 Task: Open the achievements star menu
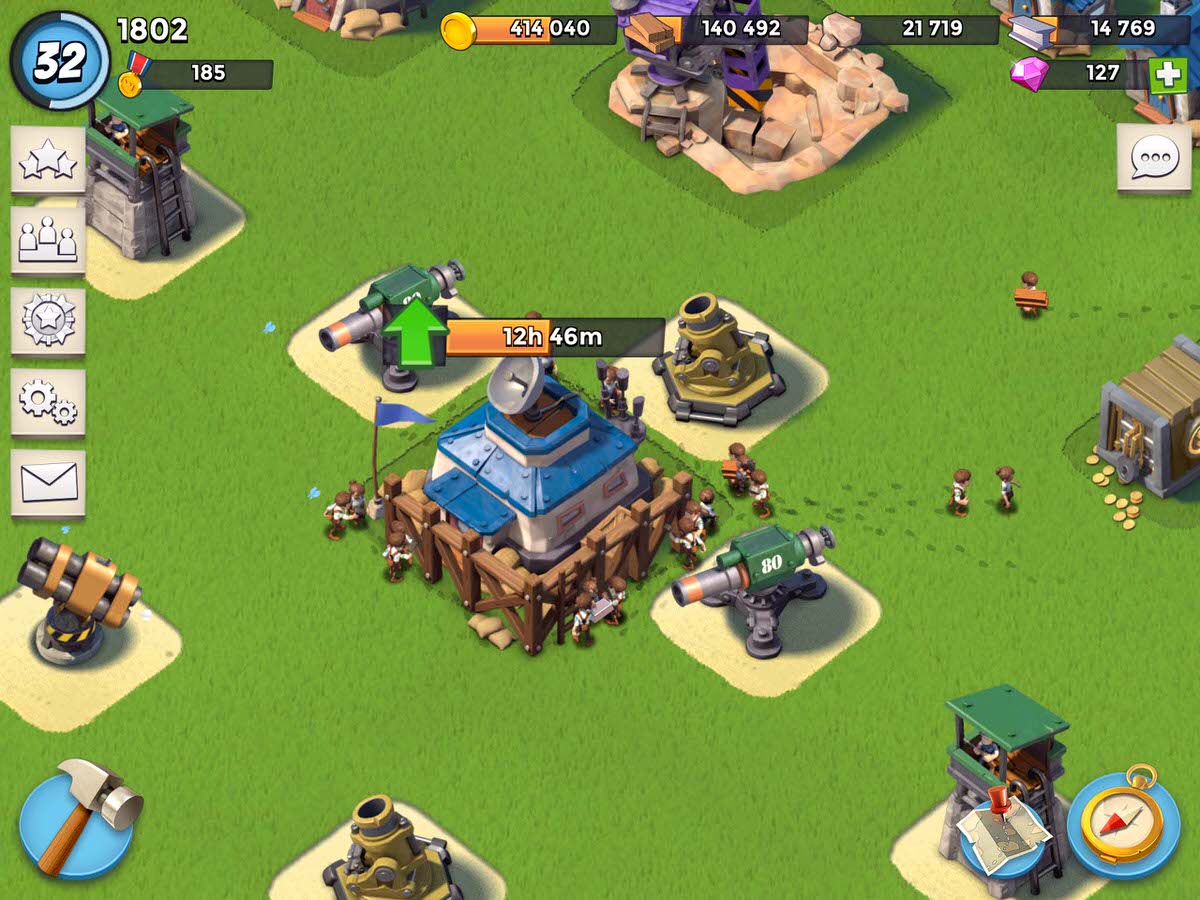point(48,160)
